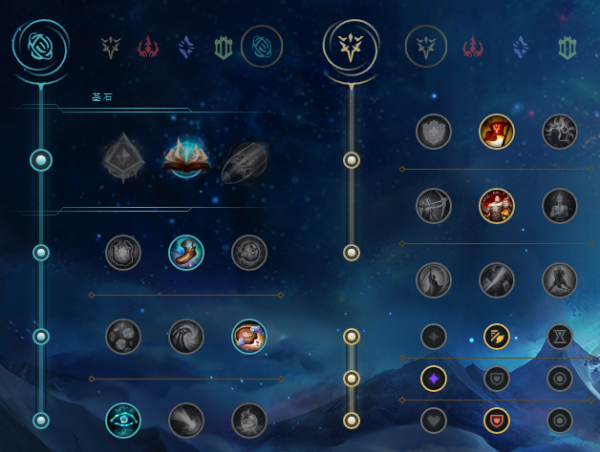Switch primary path to Sorcery
The width and height of the screenshot is (600, 452).
click(x=186, y=46)
